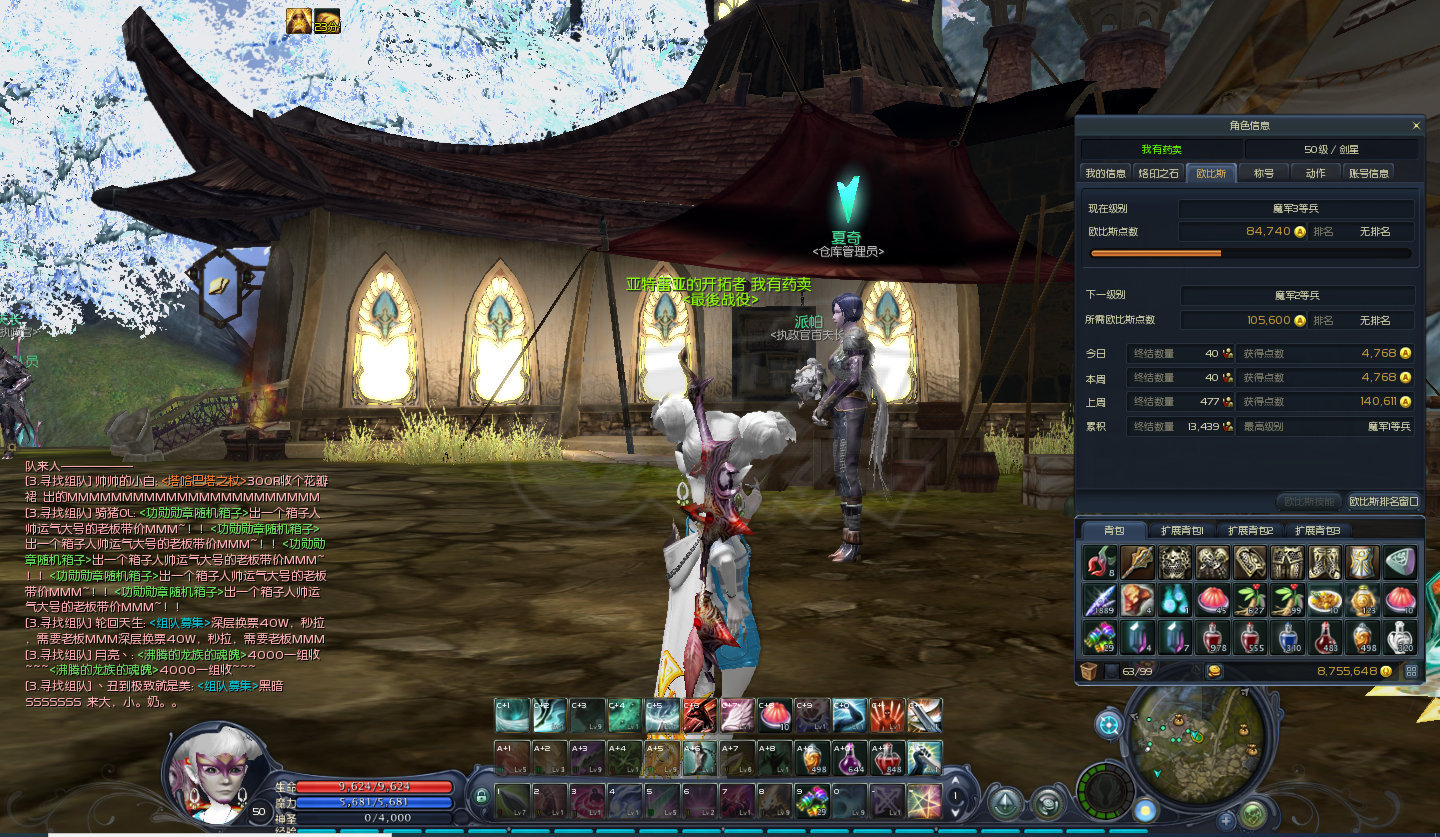Screen dimensions: 1440x837
Task: Select the 扩展背包3 bag tab
Action: (x=1317, y=530)
